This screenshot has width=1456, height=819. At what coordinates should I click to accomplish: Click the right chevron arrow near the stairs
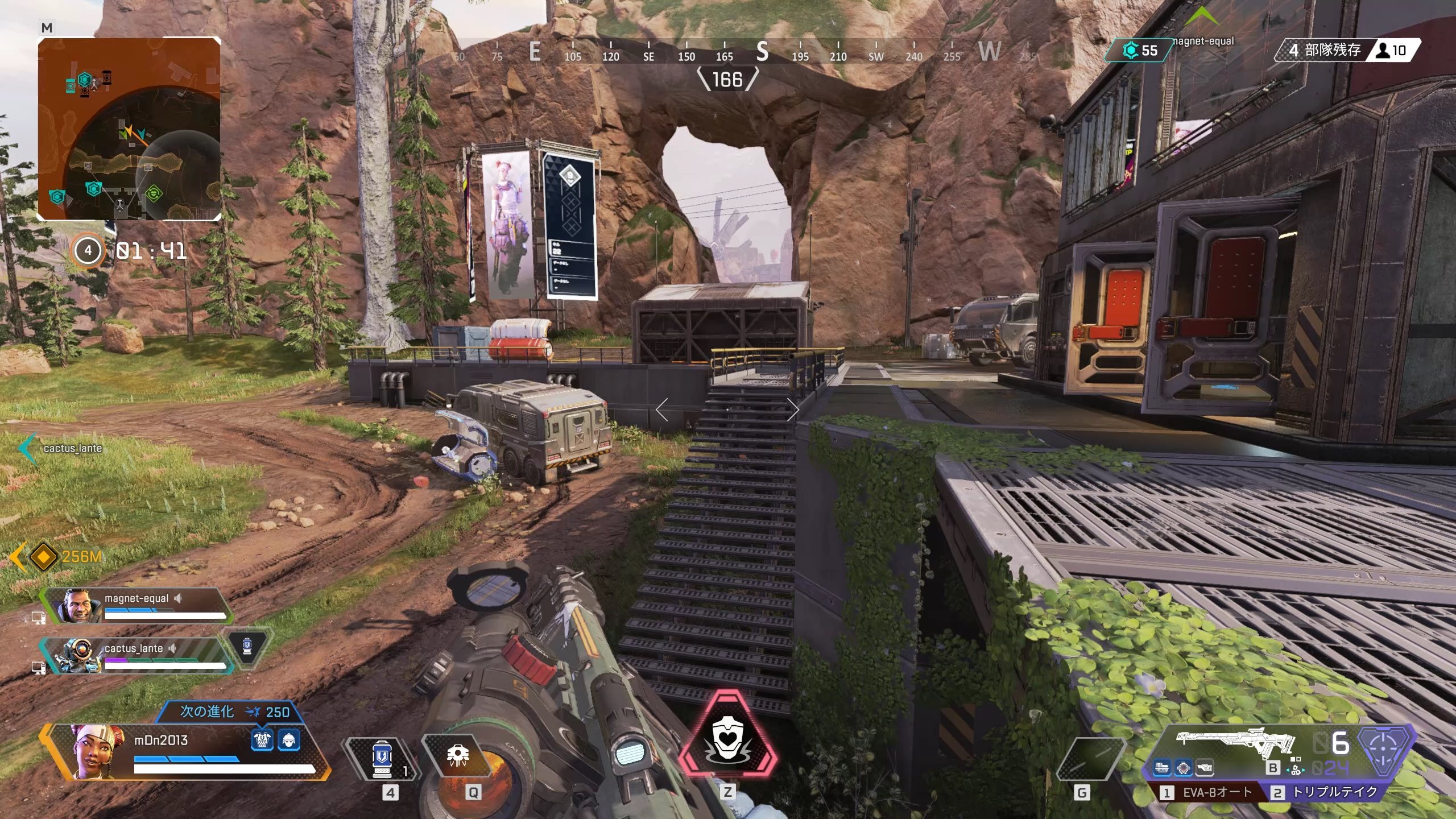pyautogui.click(x=793, y=409)
